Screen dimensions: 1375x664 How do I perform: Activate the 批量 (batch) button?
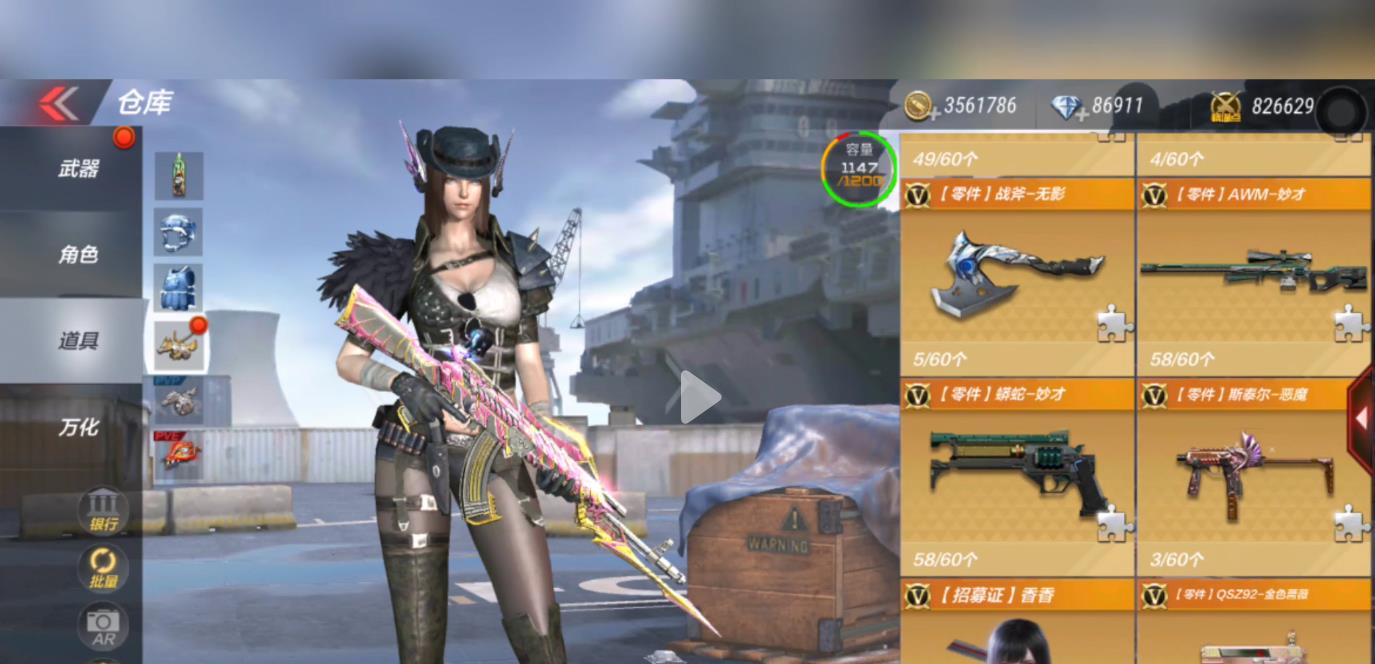[103, 568]
